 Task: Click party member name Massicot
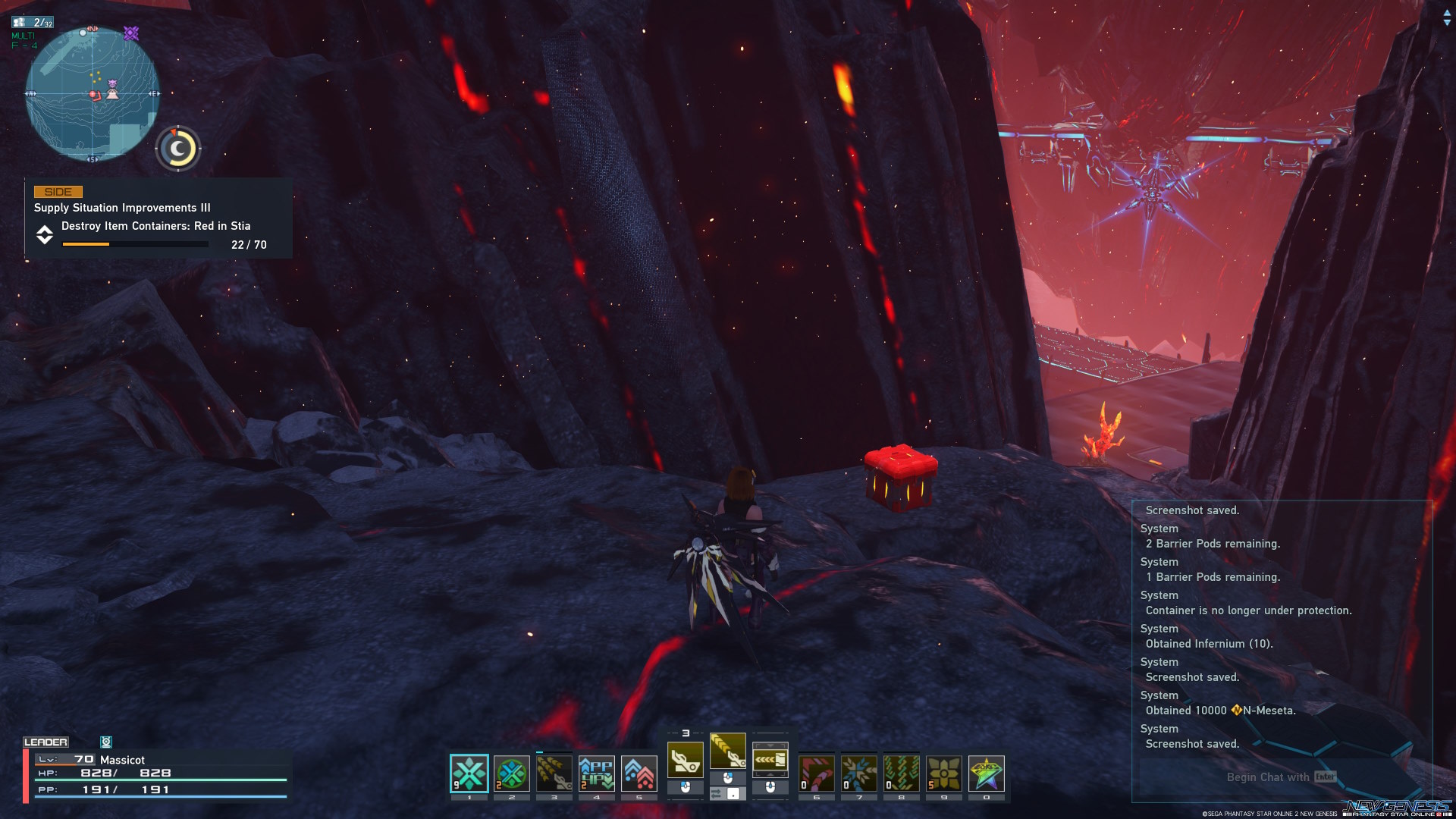125,759
